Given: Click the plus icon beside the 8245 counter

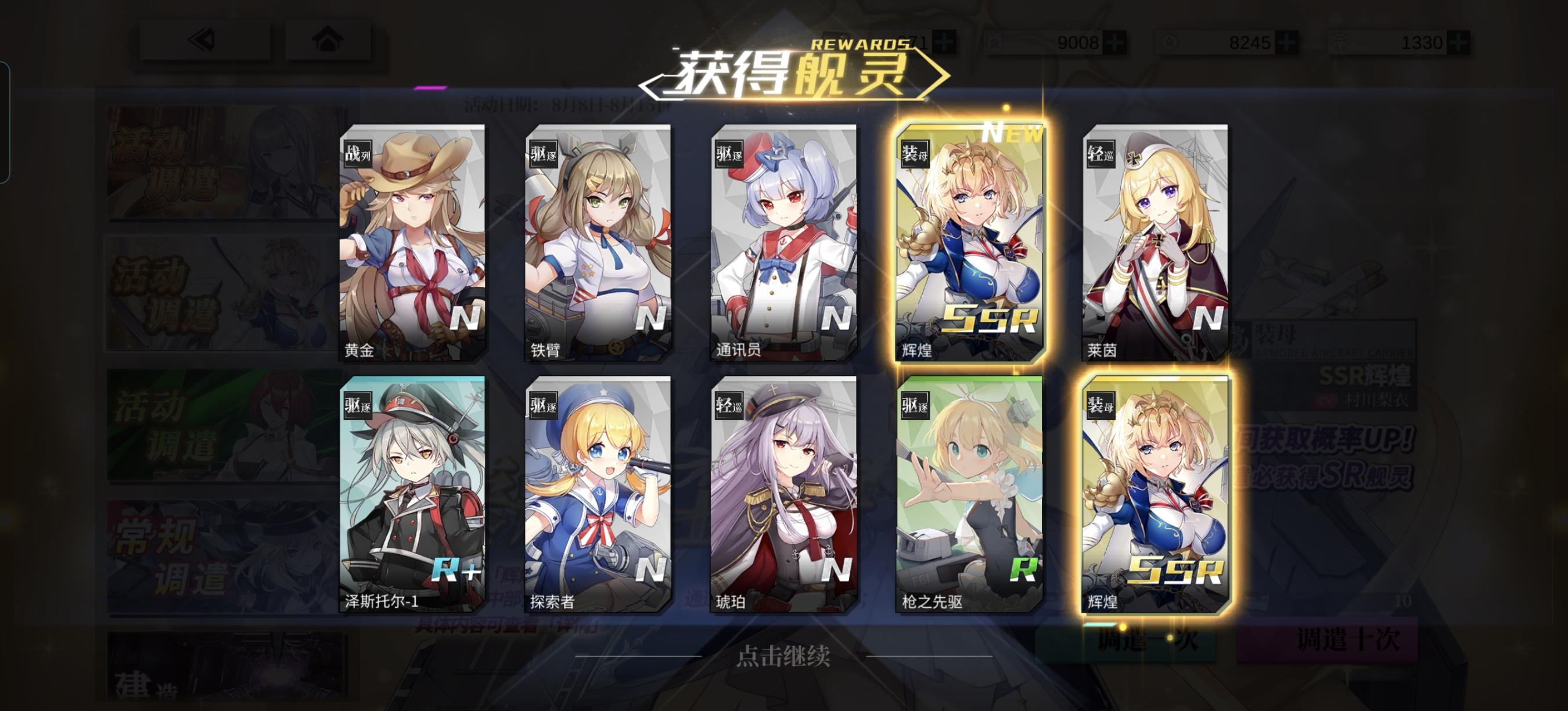Looking at the screenshot, I should point(1286,42).
